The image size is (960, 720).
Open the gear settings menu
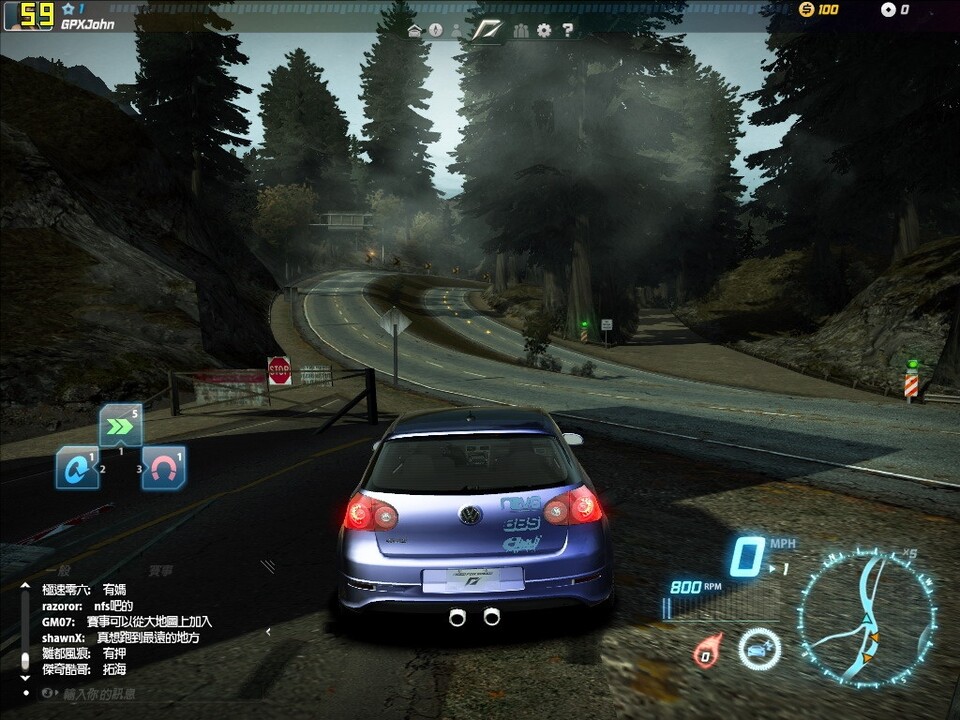click(544, 31)
